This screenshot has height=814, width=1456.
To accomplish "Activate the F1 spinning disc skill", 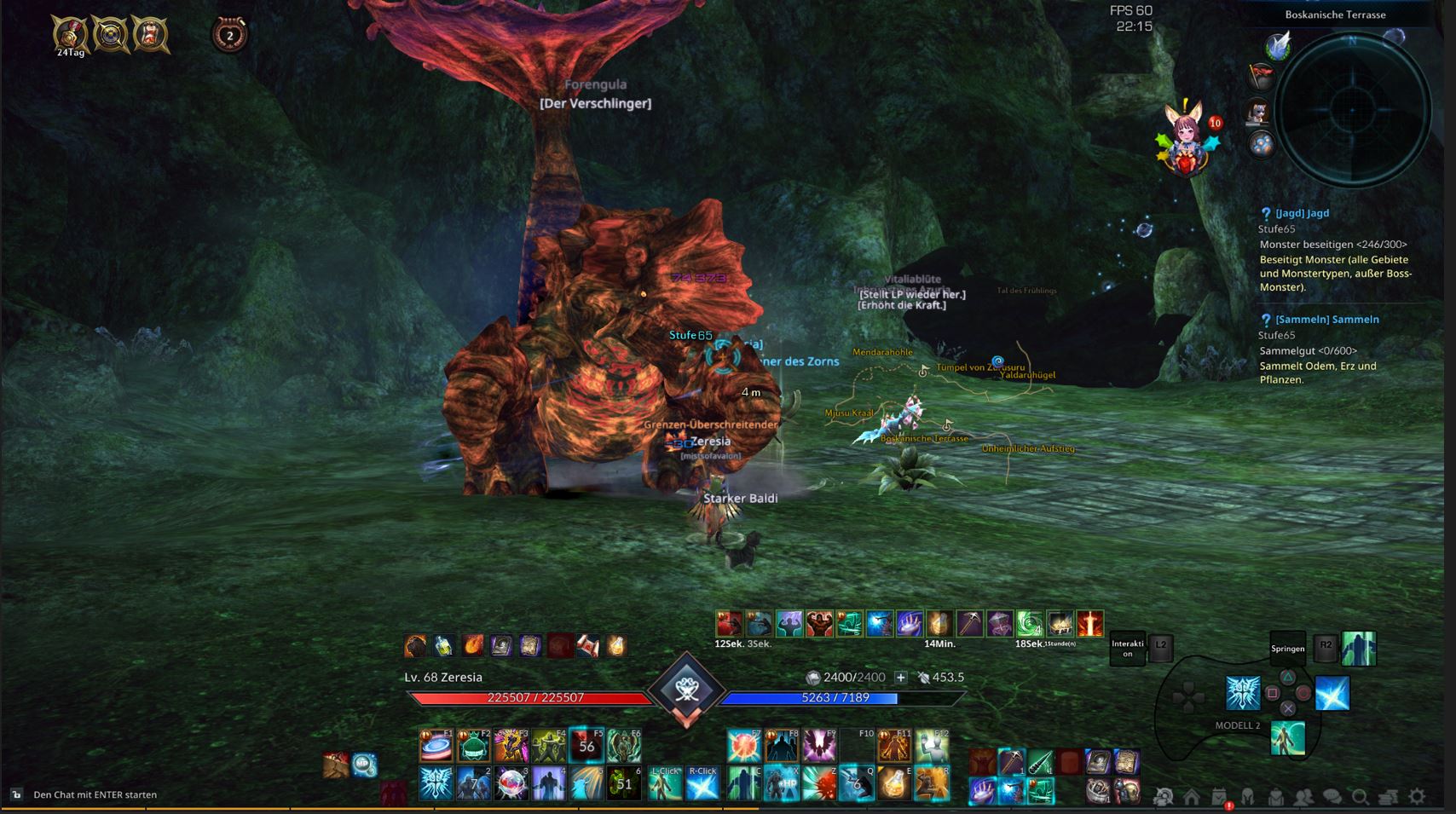I will 436,746.
